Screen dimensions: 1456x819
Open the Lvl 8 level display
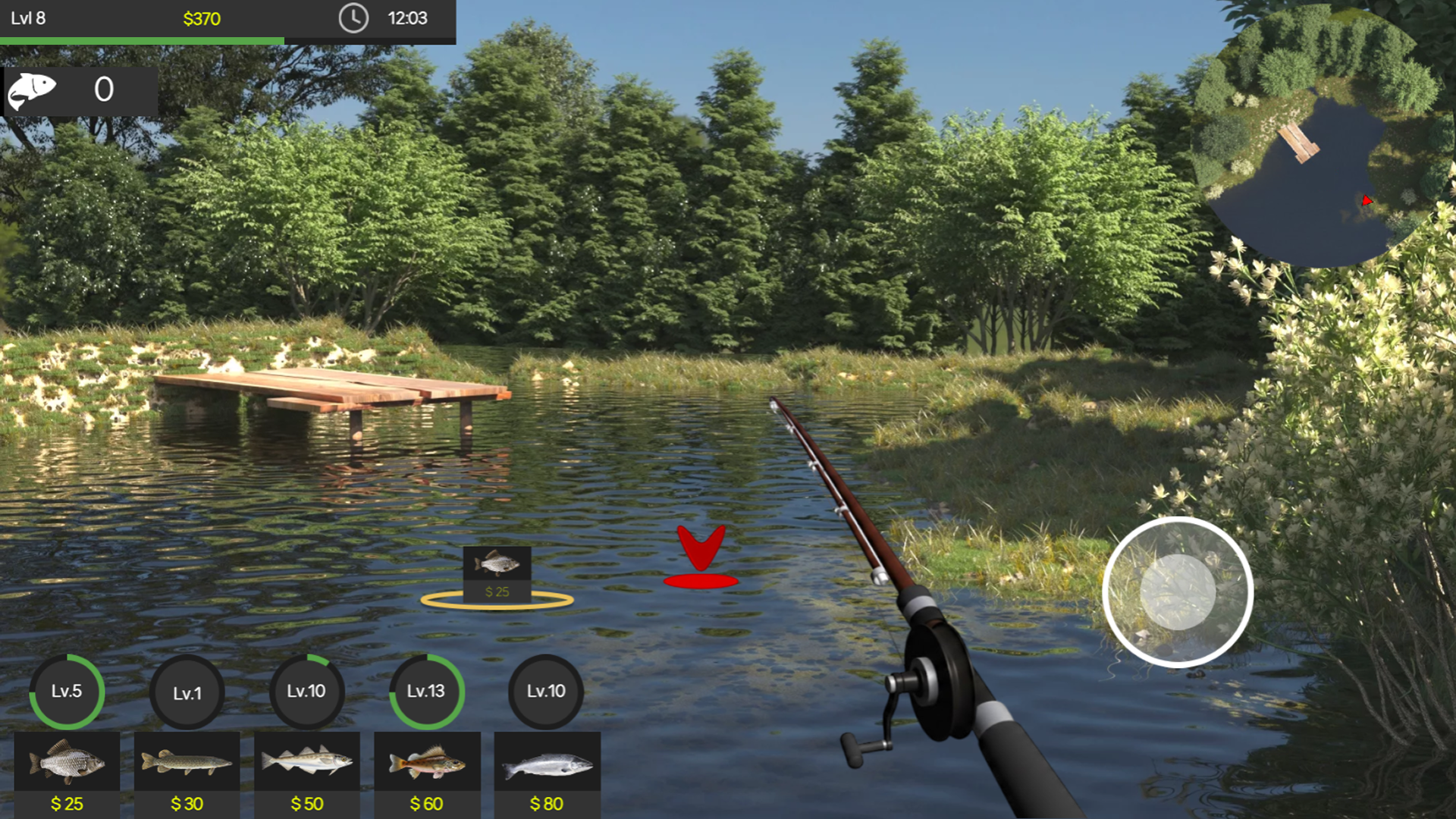coord(27,20)
